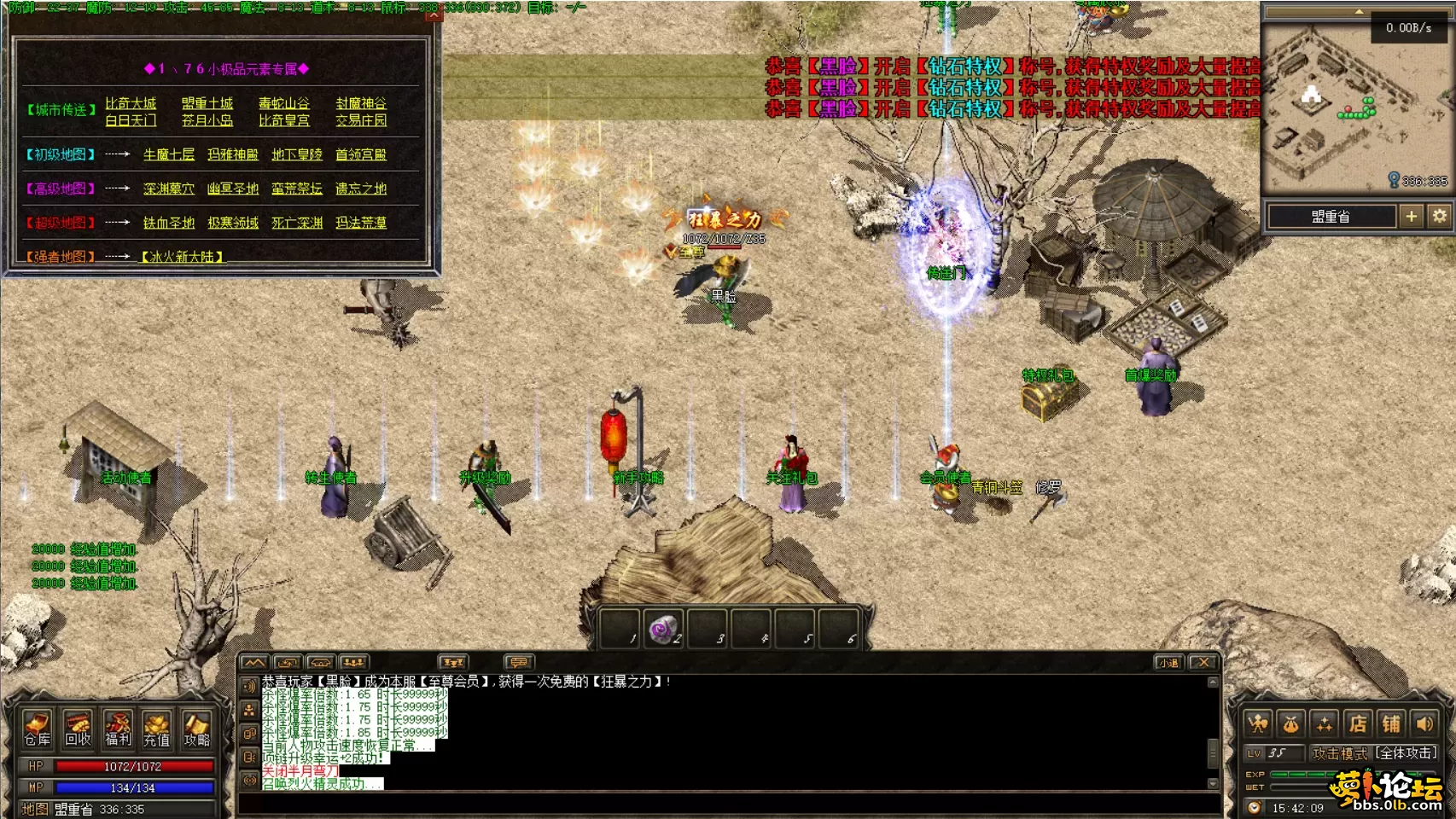
Task: View the 攻略 strategy guide
Action: coord(196,729)
